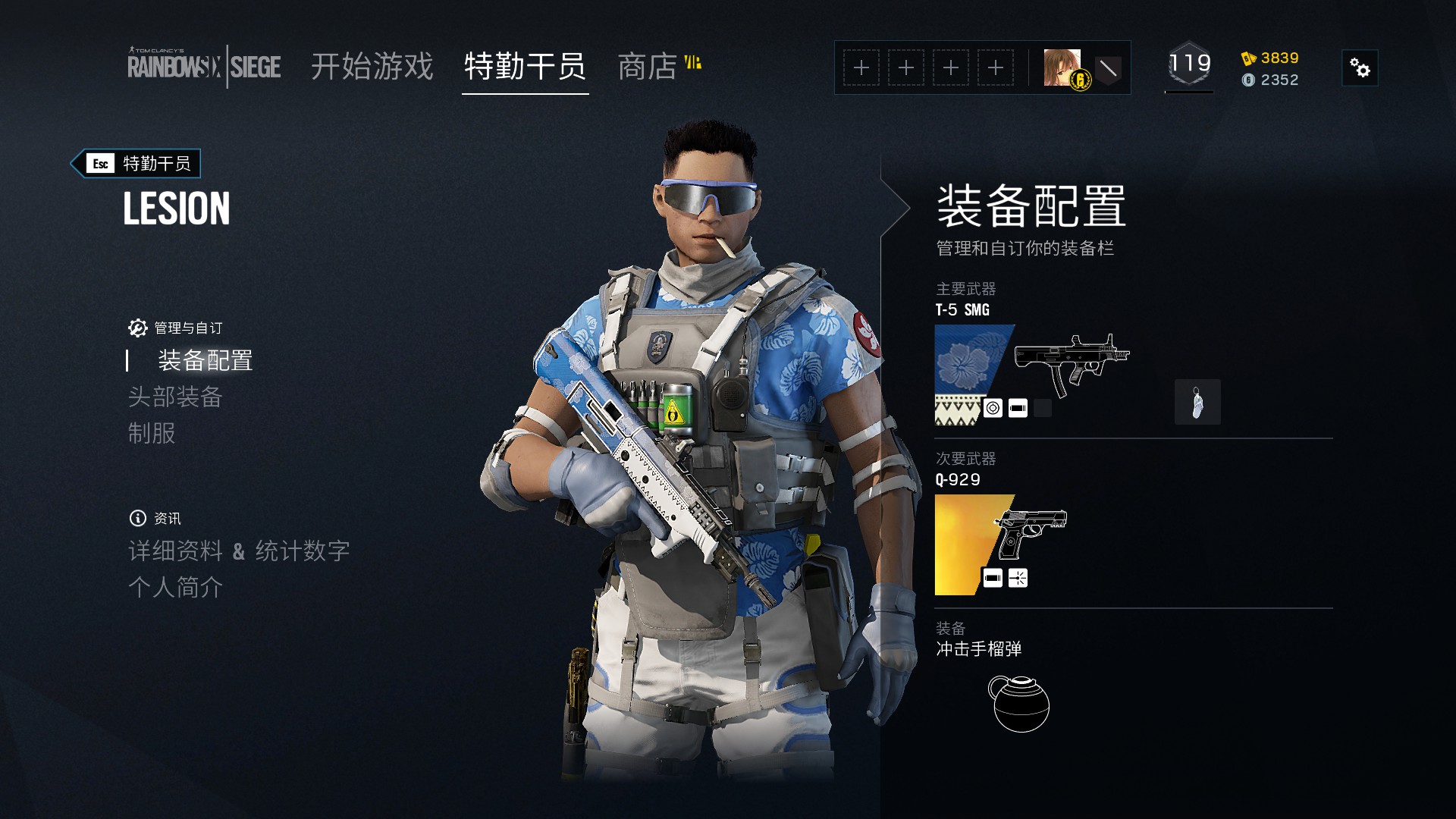
Task: Open the scope attachment slot on T-5 SMG
Action: pos(992,407)
